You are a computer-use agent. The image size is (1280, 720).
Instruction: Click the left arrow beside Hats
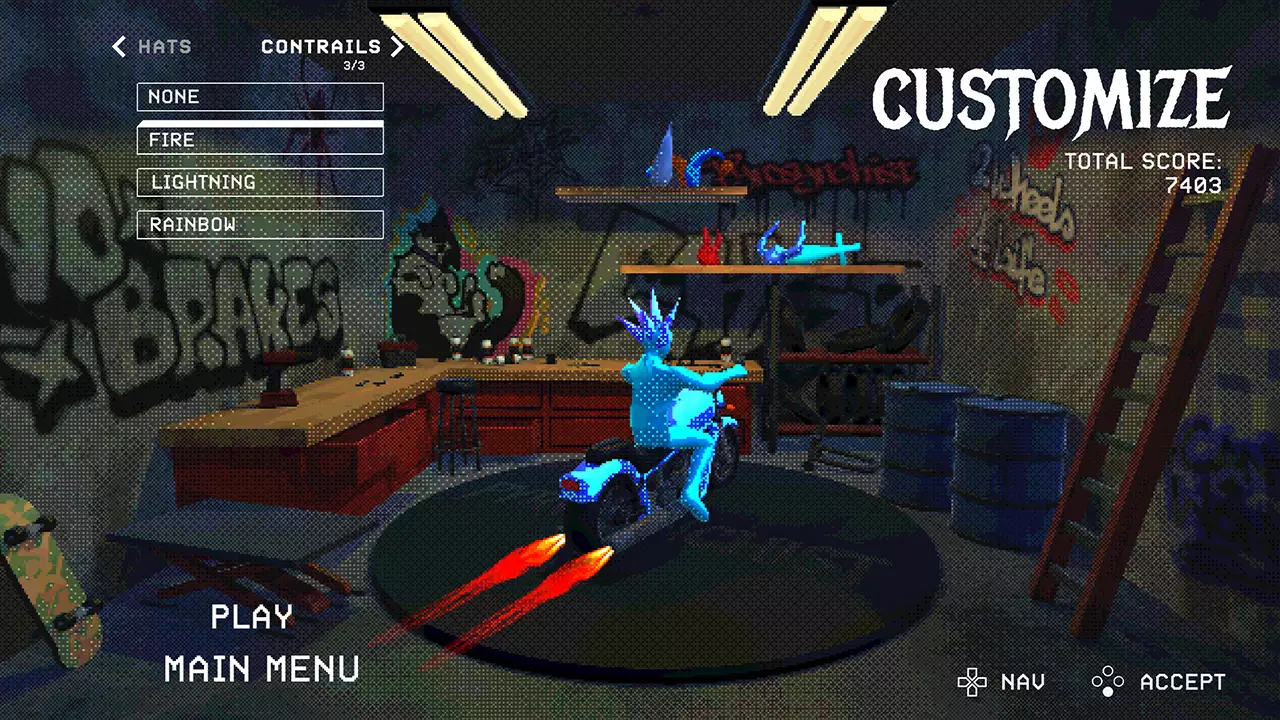pyautogui.click(x=119, y=47)
